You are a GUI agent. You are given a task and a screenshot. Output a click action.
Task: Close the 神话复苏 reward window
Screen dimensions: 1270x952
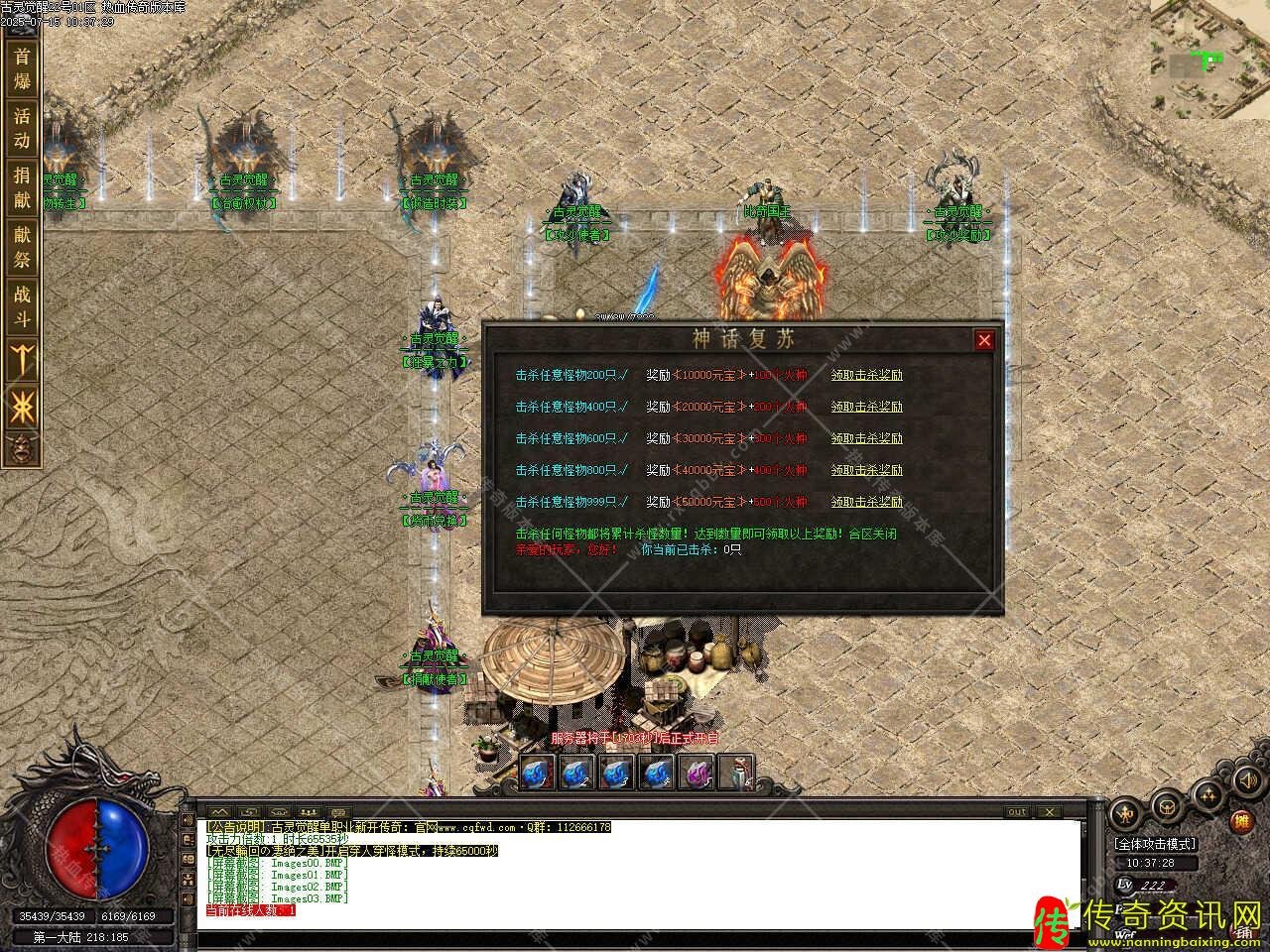pos(983,340)
